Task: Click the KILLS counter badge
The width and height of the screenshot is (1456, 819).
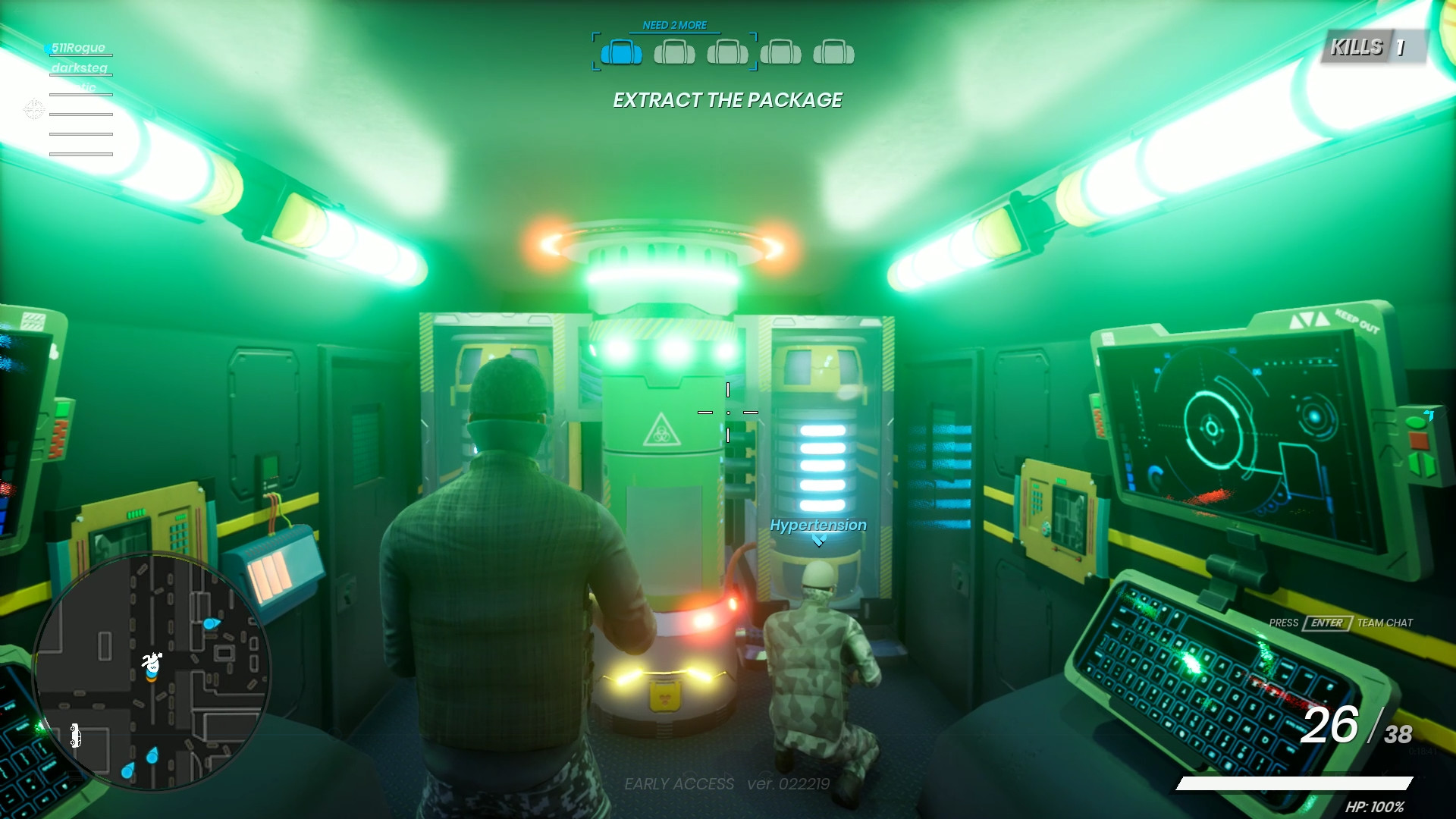Action: (1373, 46)
